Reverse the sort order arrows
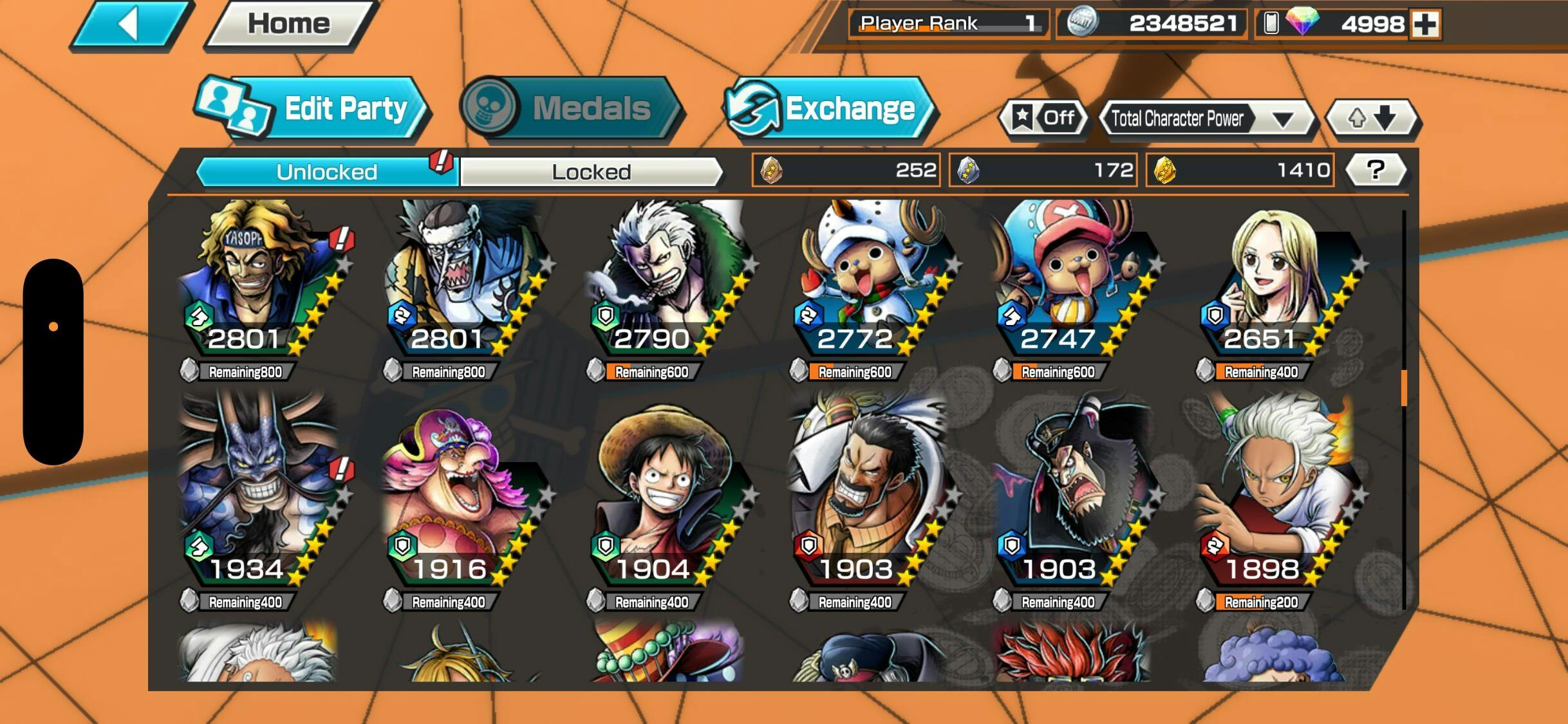Screen dimensions: 1568x724 [x=1372, y=118]
